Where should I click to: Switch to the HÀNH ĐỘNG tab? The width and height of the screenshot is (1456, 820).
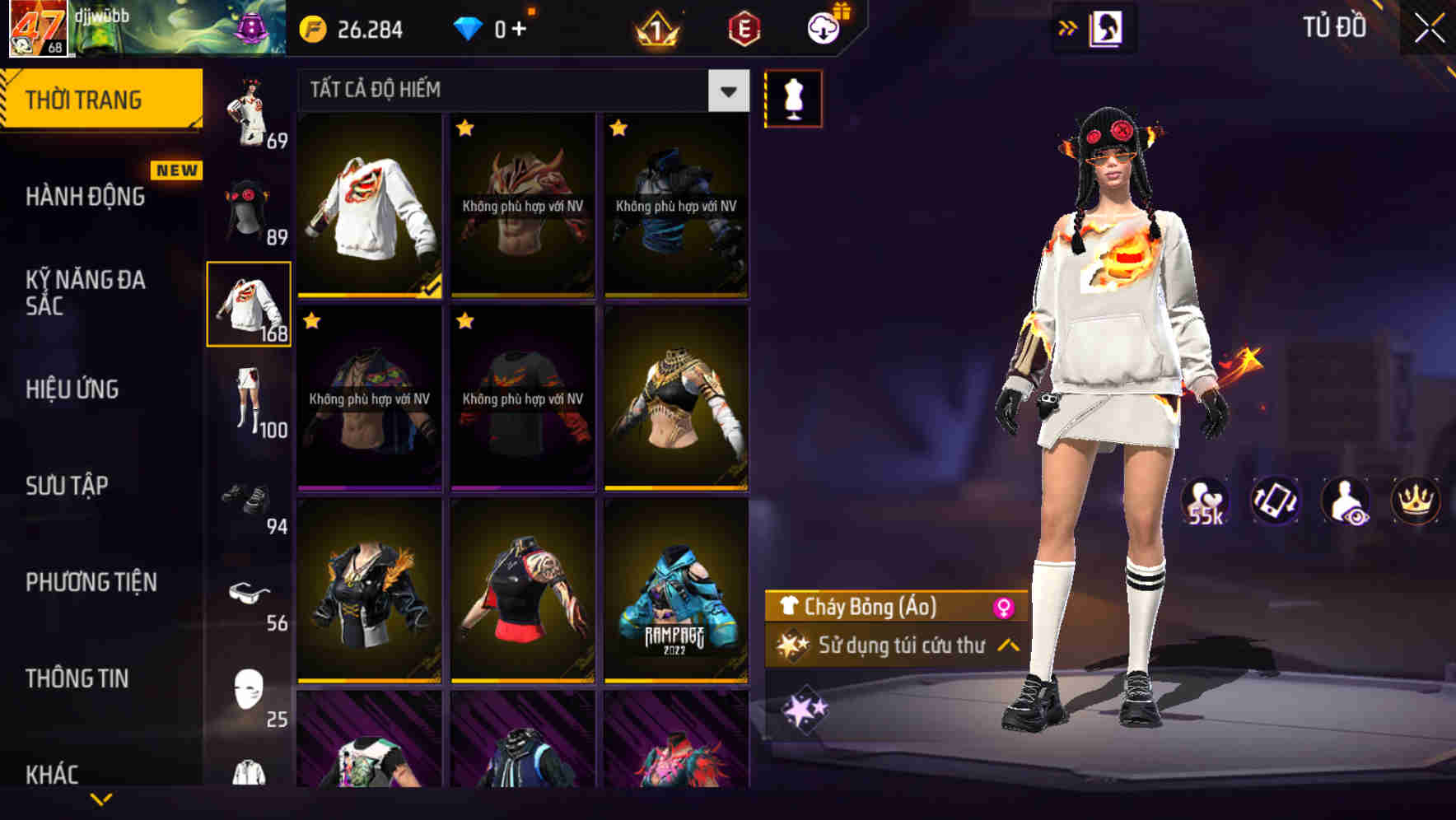click(82, 196)
